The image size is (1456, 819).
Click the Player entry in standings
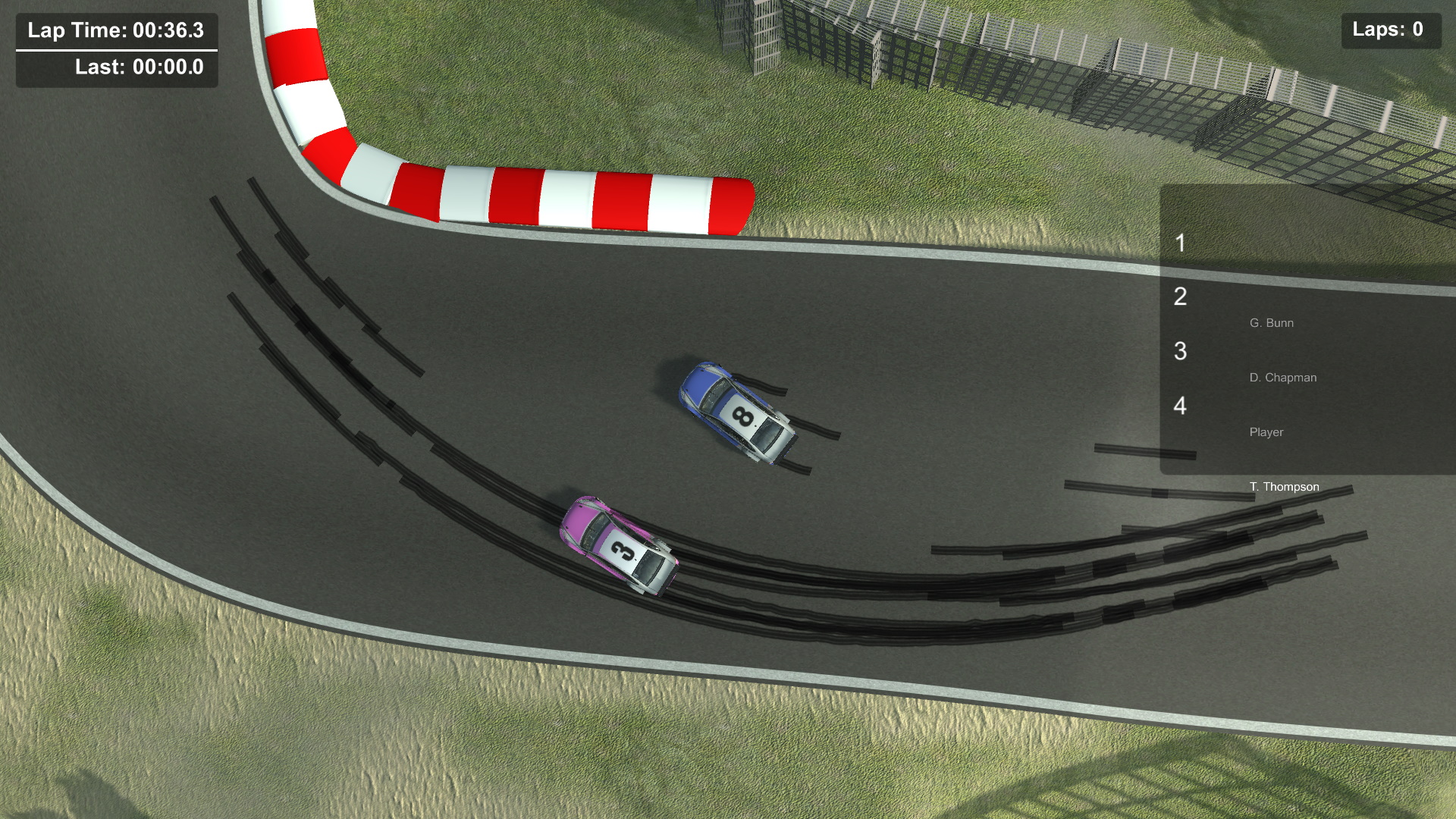[1266, 432]
